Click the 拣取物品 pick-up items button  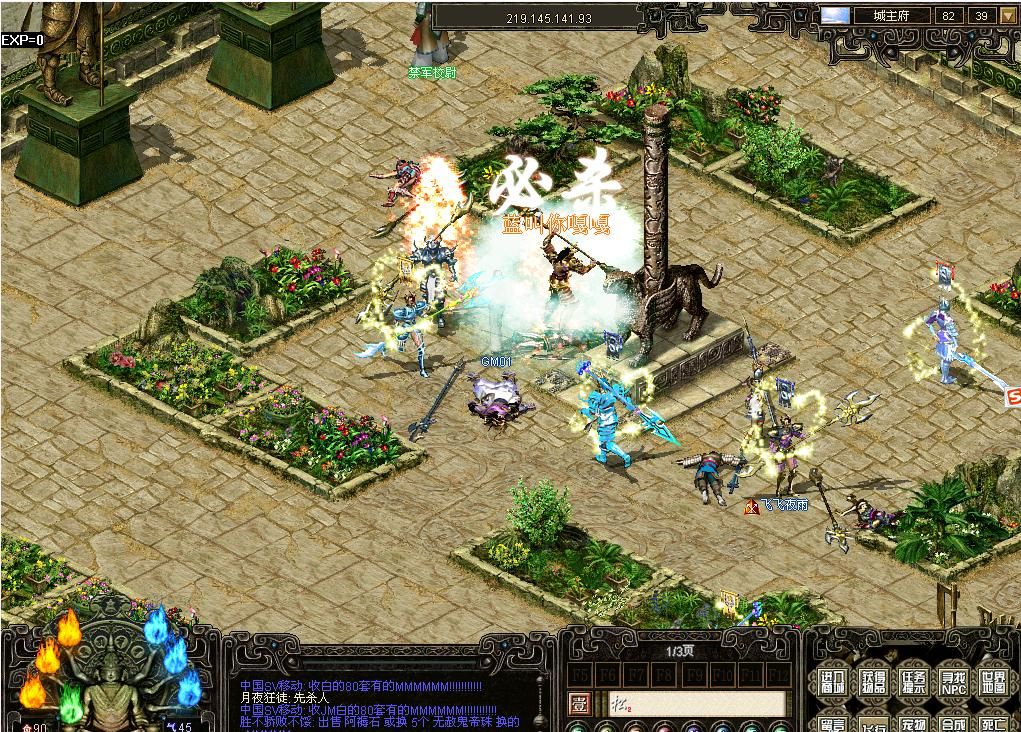click(873, 683)
